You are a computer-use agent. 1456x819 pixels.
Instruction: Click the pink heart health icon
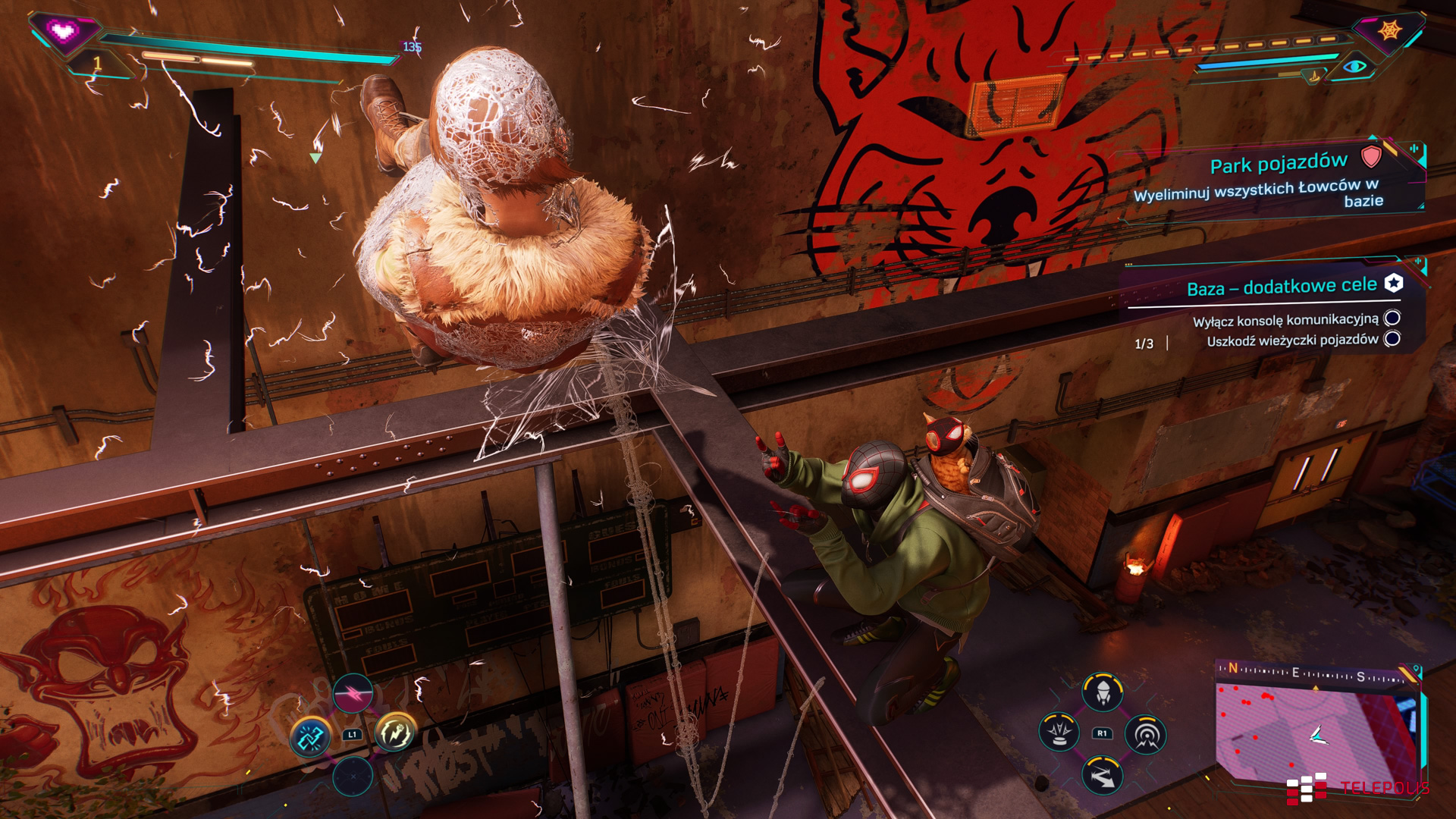[64, 32]
